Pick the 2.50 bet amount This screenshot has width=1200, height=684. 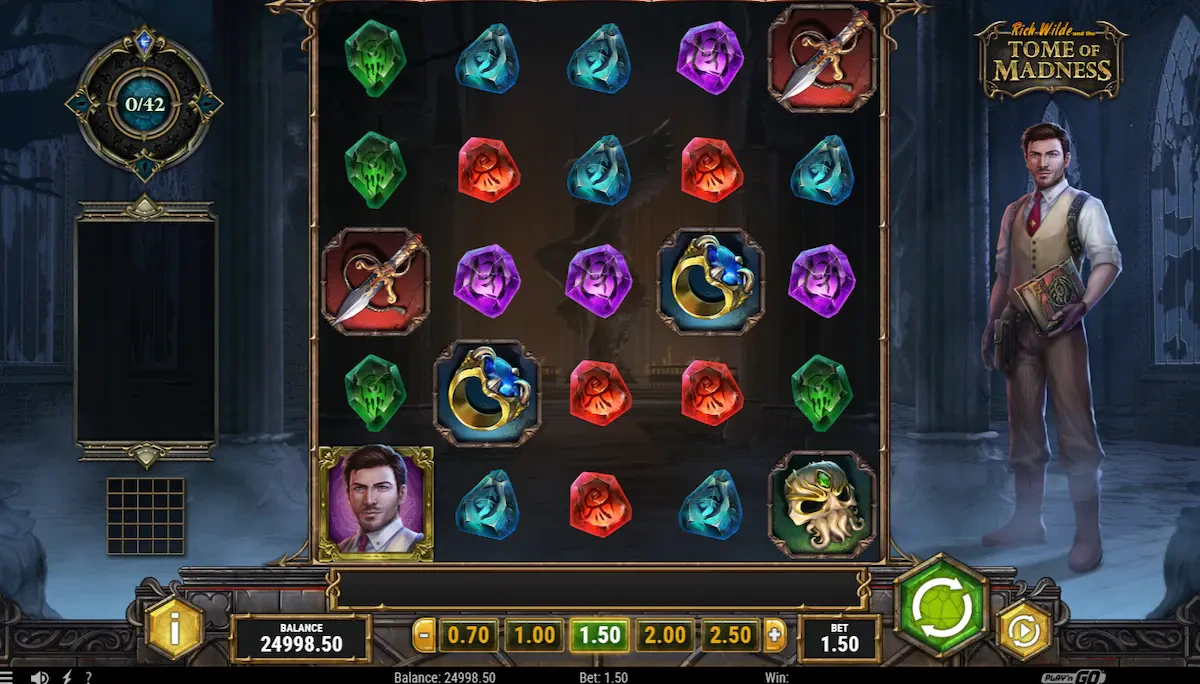coord(731,635)
